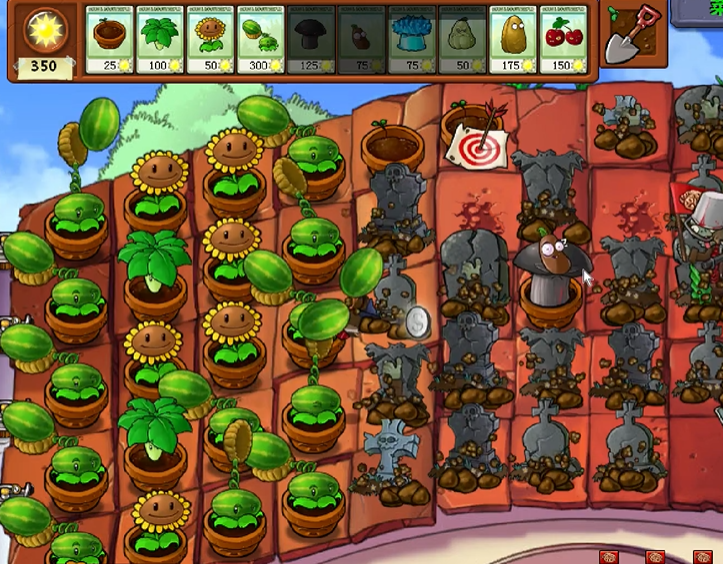This screenshot has height=564, width=723.
Task: Pick the Umbrella Leaf seed packet
Action: pyautogui.click(x=160, y=41)
